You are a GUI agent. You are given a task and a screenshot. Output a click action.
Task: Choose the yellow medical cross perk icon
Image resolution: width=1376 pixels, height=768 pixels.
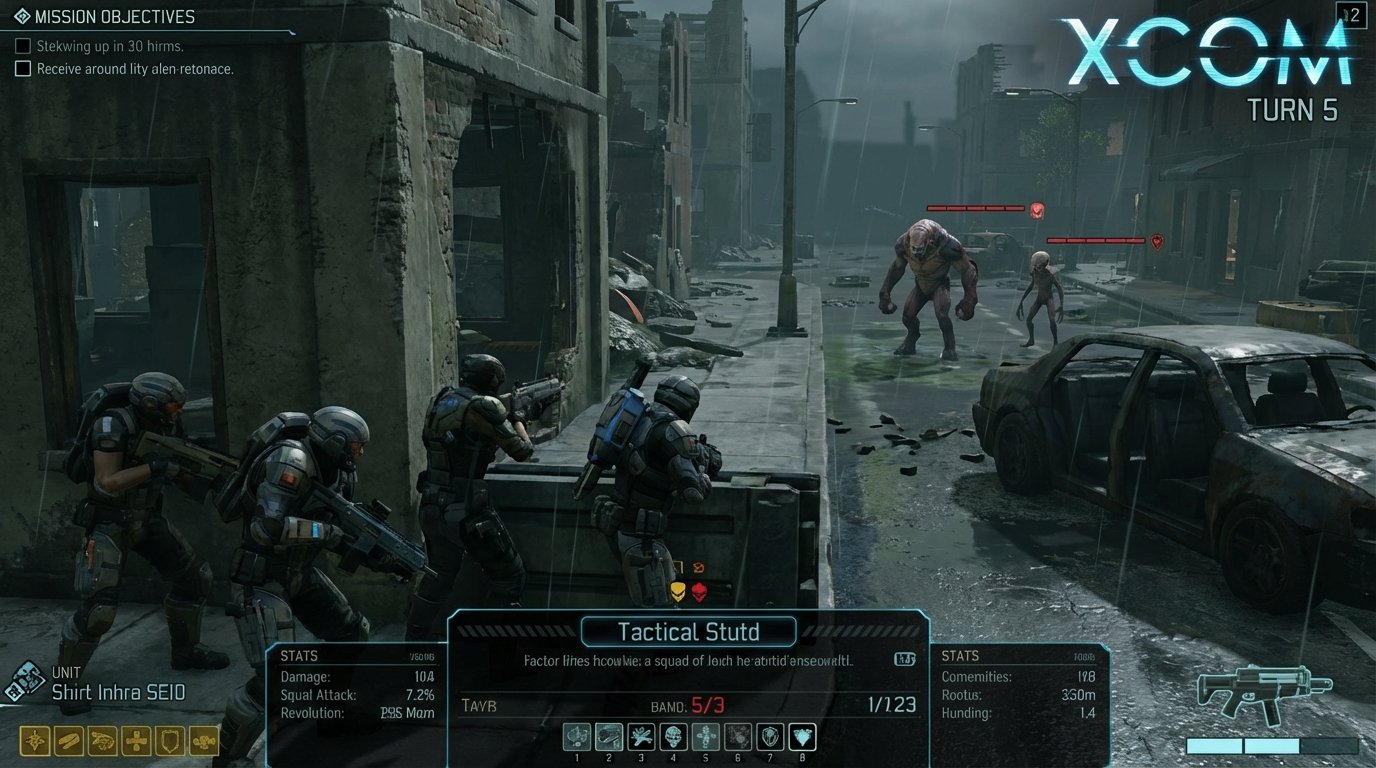[136, 741]
